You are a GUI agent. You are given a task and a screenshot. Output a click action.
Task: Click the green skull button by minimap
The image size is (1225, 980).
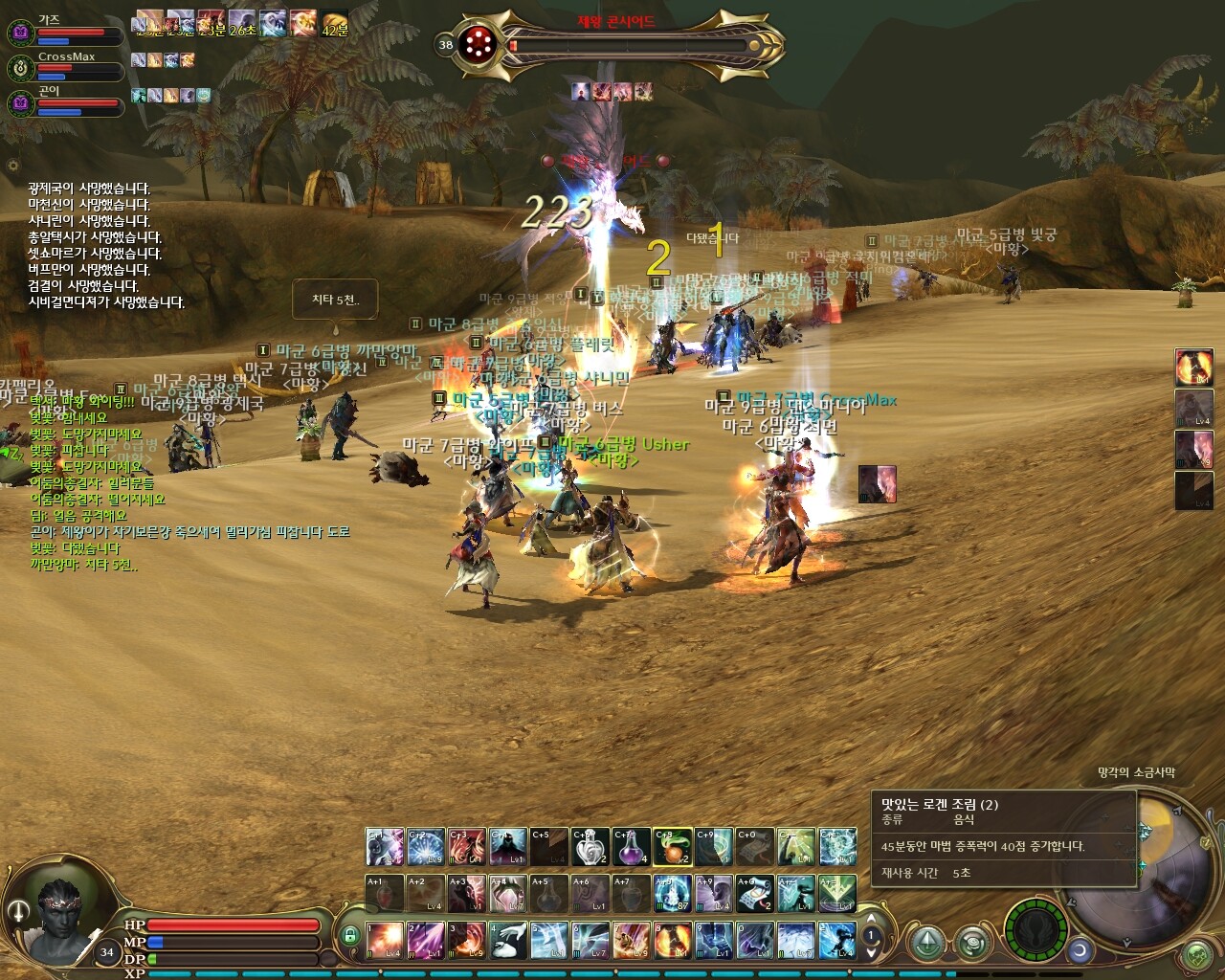point(1196,954)
